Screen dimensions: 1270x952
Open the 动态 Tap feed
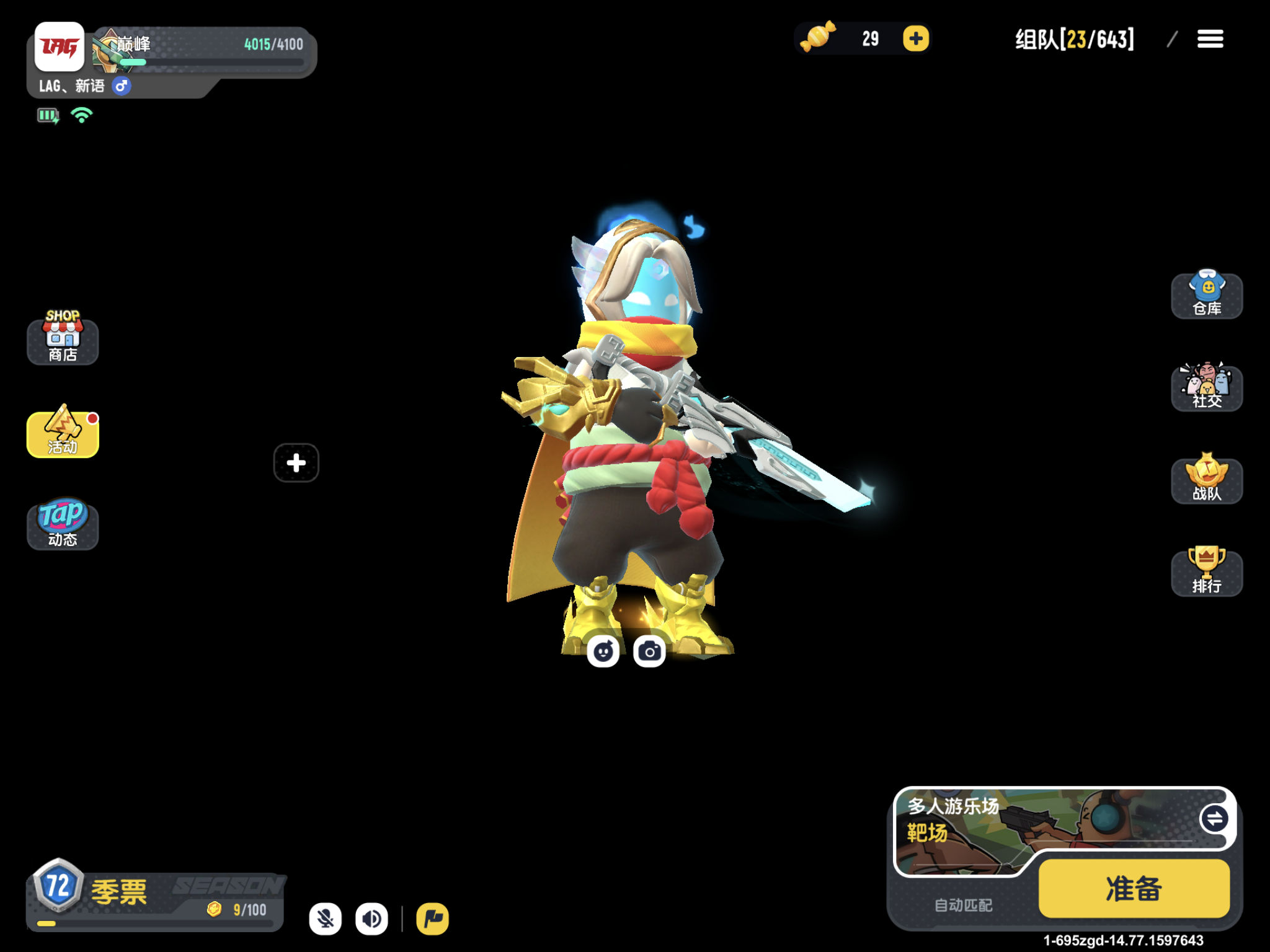click(x=62, y=524)
